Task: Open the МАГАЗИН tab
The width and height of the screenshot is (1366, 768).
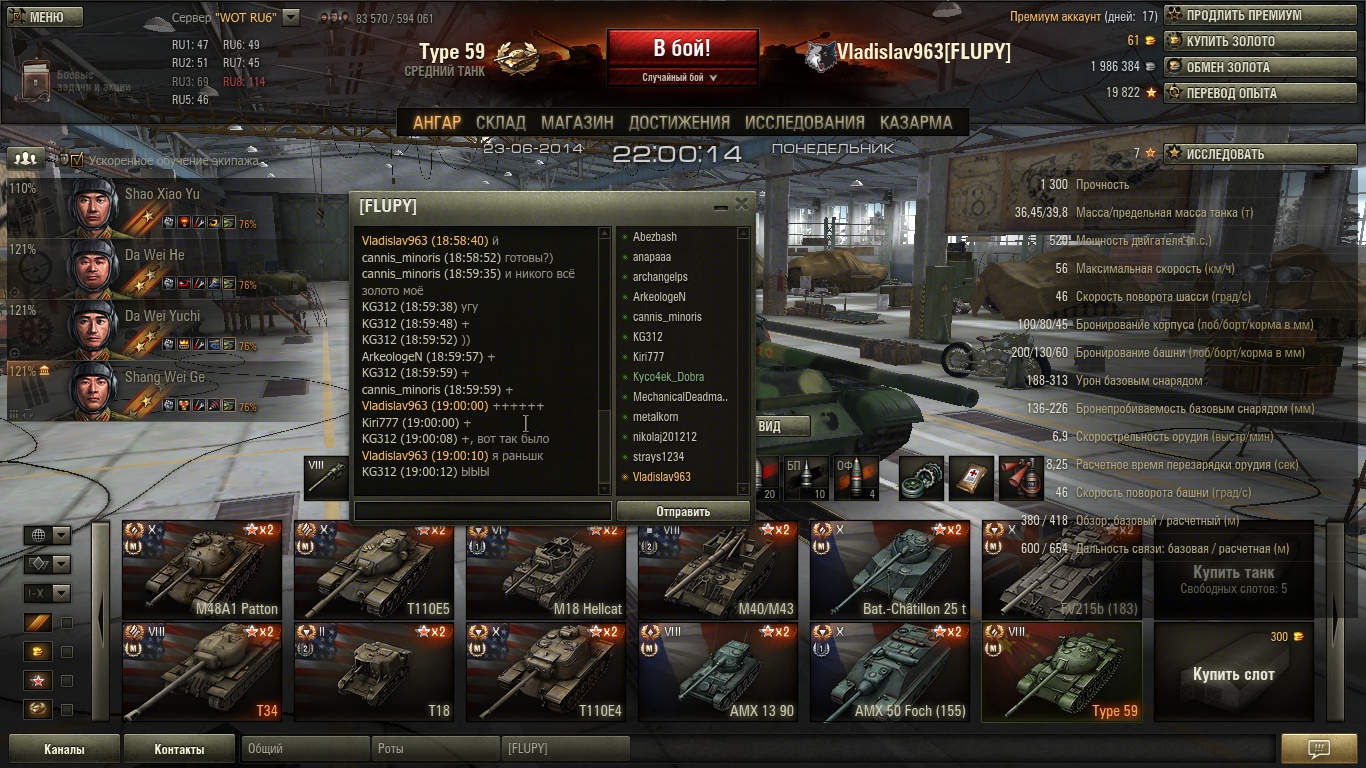Action: click(577, 122)
